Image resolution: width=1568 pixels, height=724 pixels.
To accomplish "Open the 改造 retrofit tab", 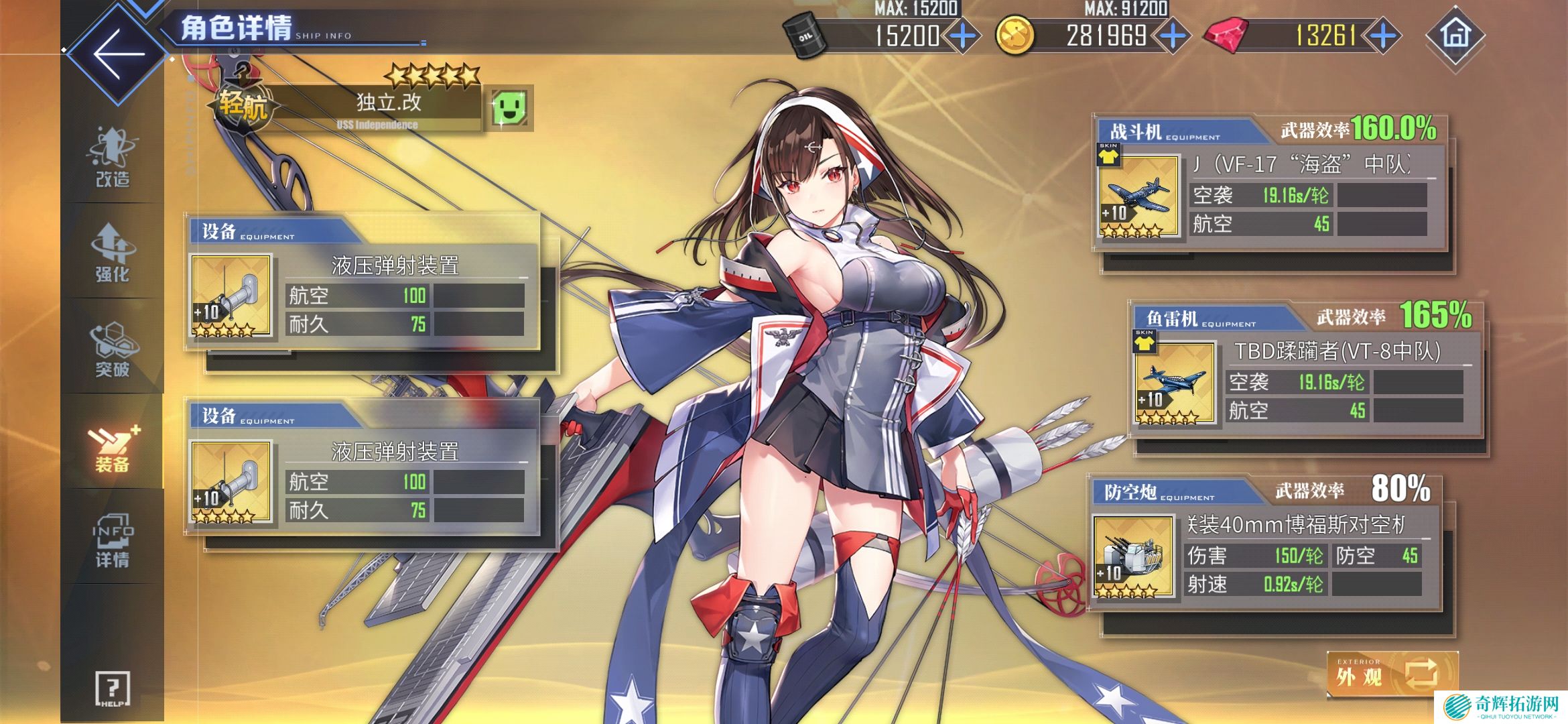I will [x=112, y=158].
